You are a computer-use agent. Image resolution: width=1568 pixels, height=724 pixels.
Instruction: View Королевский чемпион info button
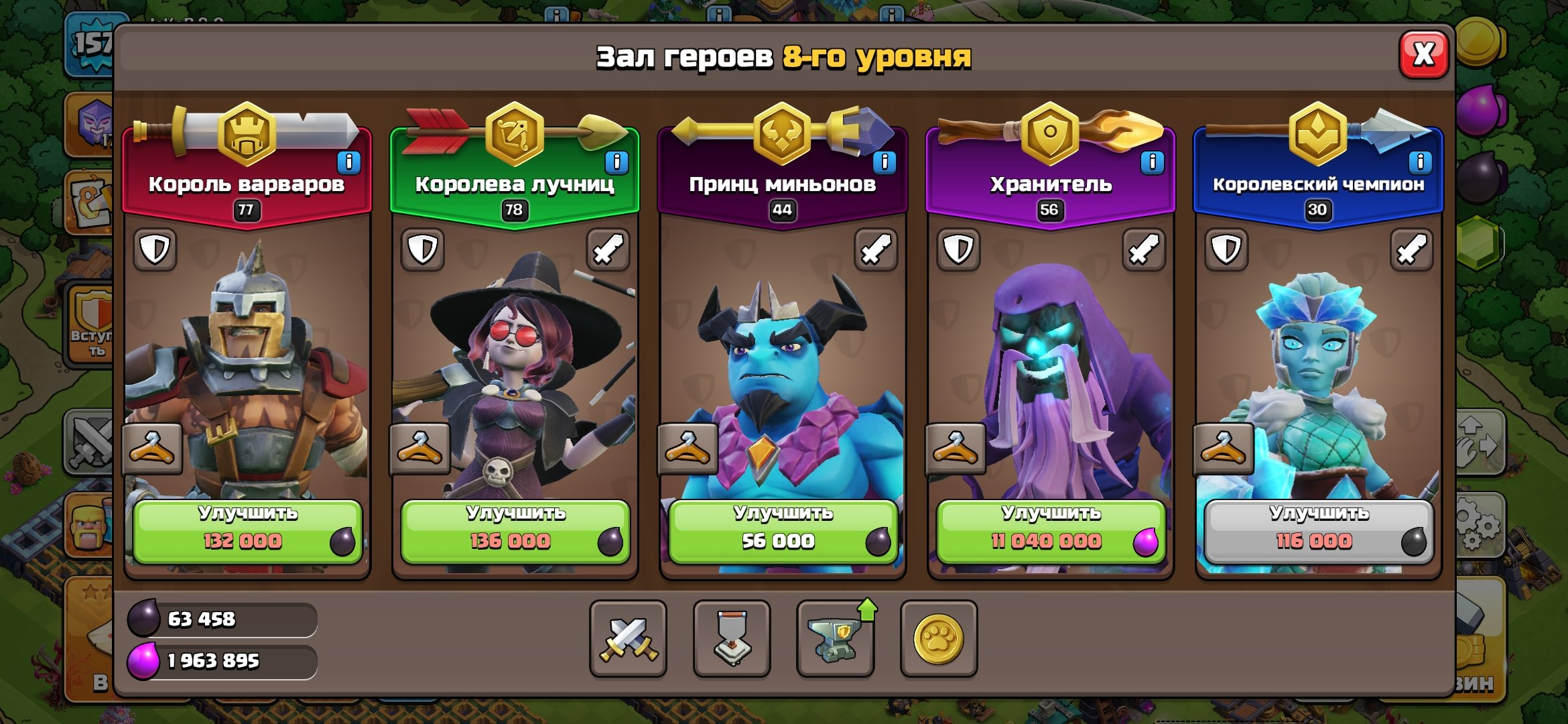click(1420, 161)
